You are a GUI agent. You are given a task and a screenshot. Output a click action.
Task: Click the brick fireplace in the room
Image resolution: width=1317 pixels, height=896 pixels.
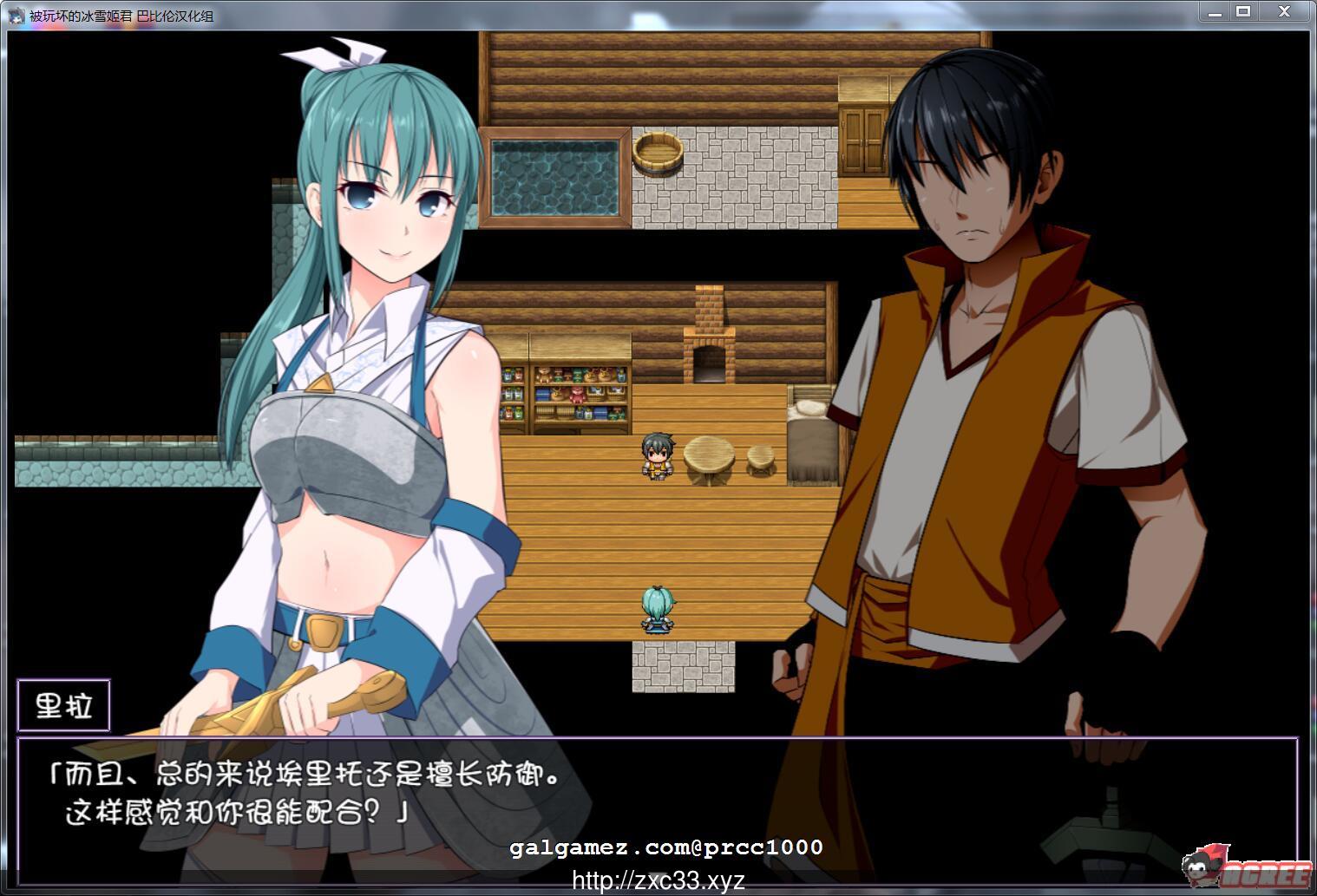point(708,338)
